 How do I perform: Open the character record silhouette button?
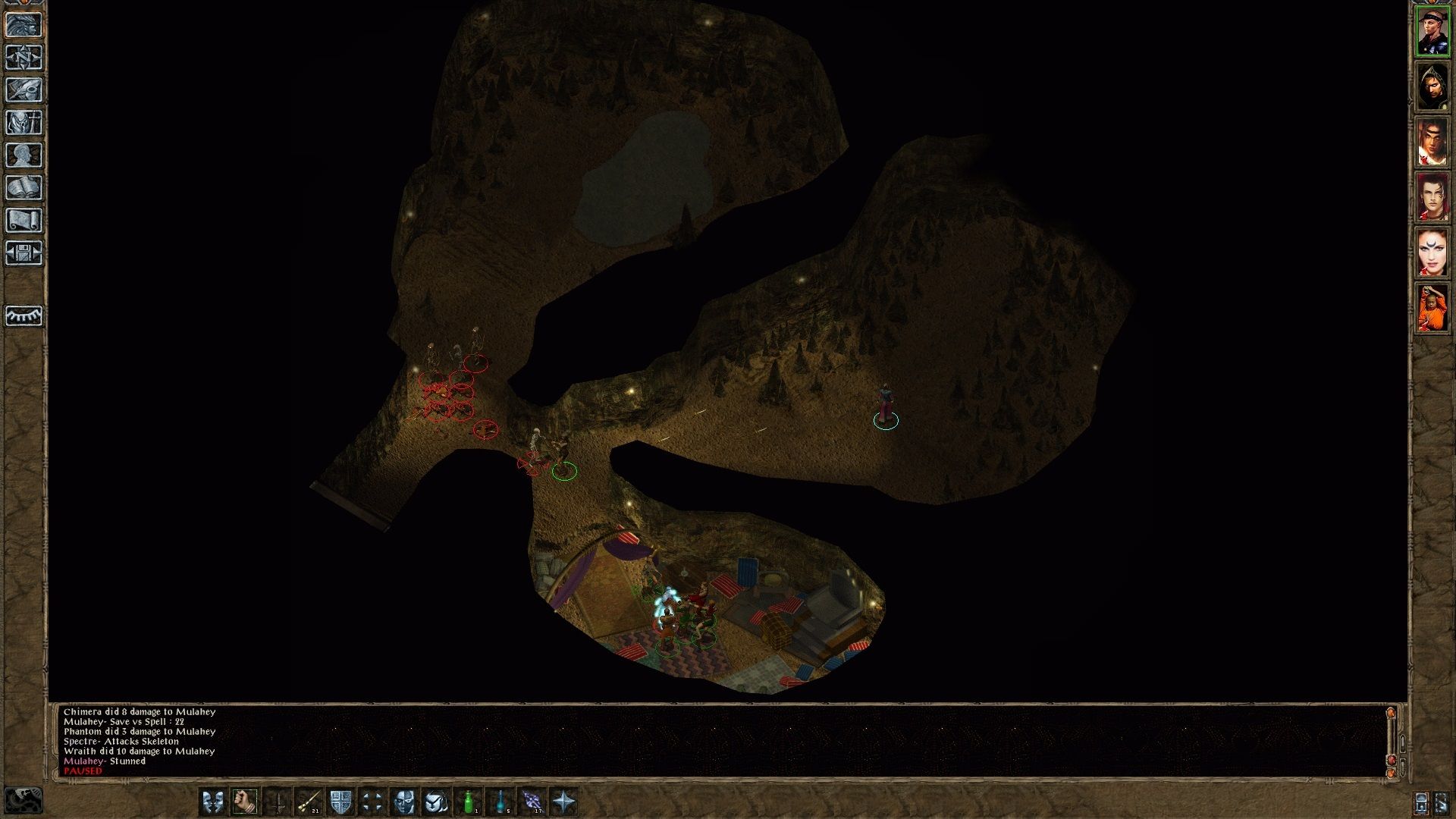(24, 155)
